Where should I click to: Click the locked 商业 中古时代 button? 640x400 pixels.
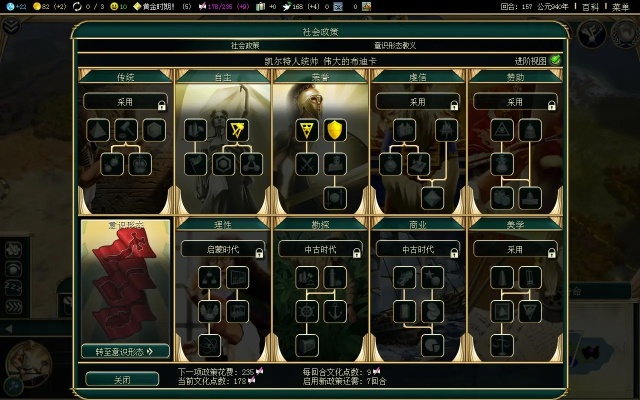(x=418, y=249)
